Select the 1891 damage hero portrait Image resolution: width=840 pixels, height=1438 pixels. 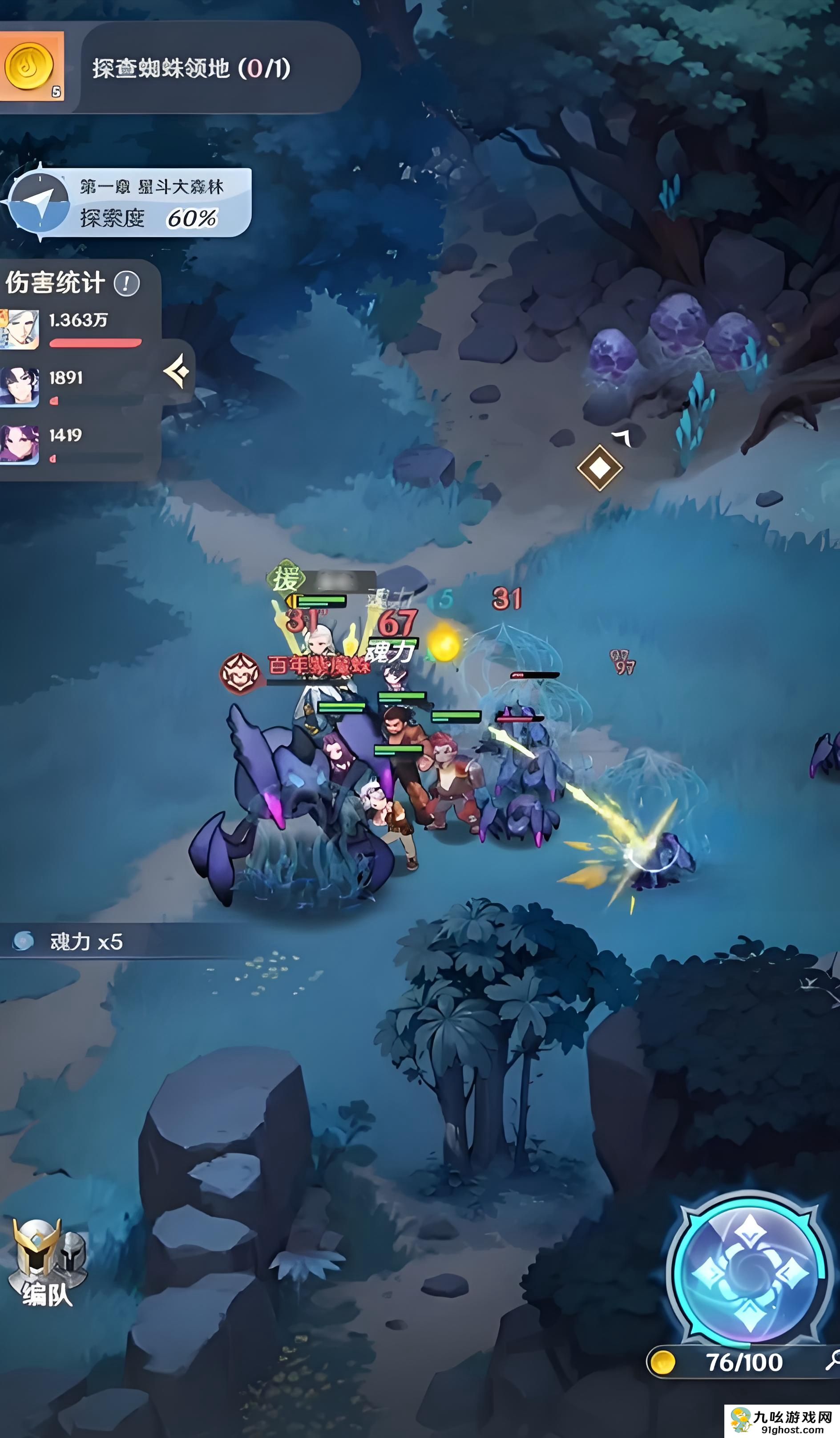tap(20, 386)
